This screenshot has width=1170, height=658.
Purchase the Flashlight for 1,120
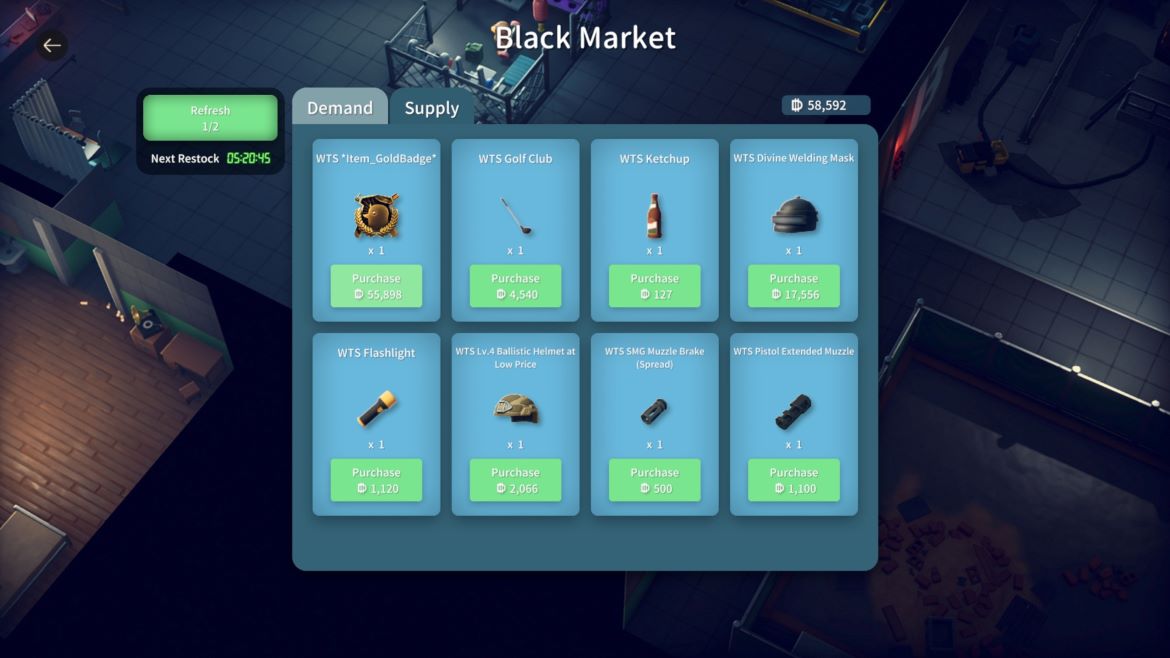coord(376,480)
